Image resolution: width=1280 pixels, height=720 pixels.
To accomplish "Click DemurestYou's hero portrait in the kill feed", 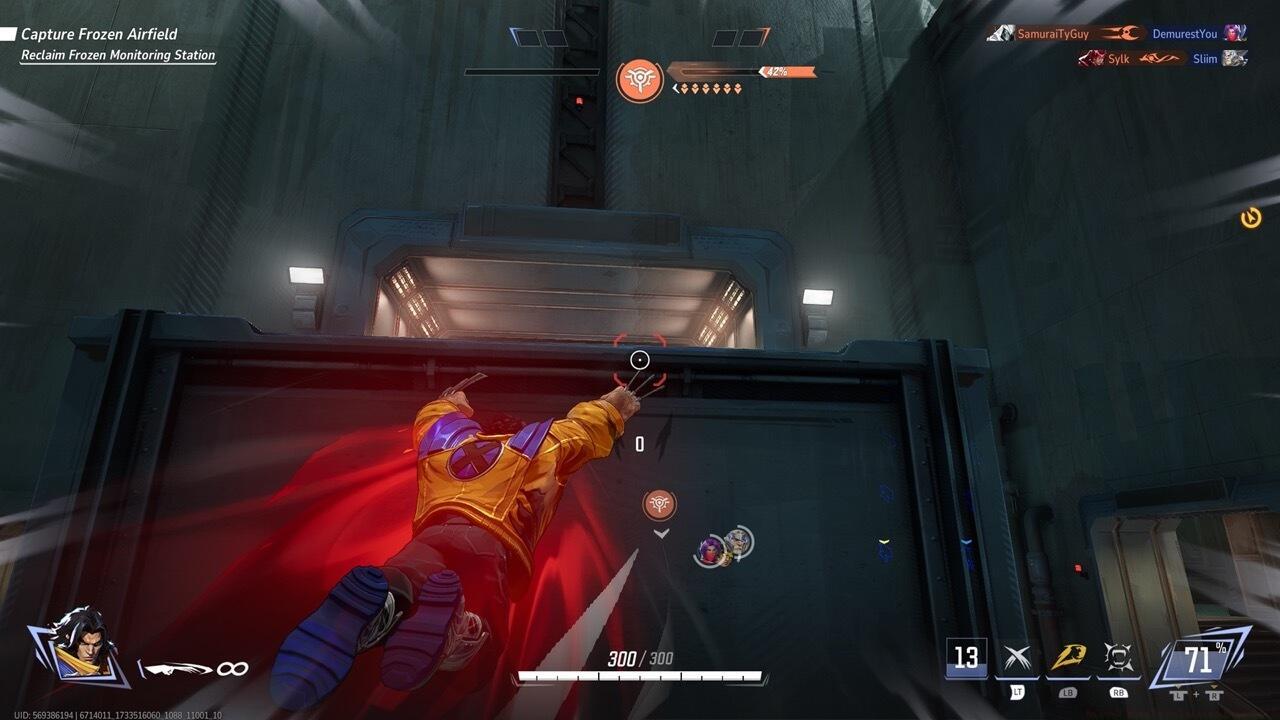I will pyautogui.click(x=1234, y=31).
